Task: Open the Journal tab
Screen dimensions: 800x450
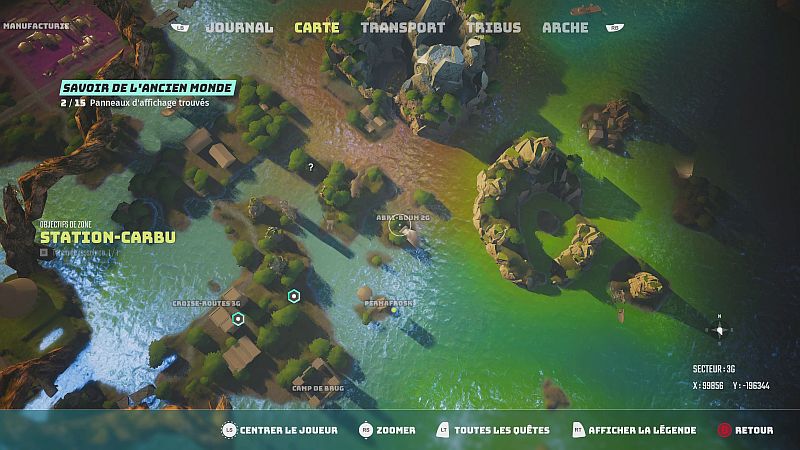Action: (238, 28)
